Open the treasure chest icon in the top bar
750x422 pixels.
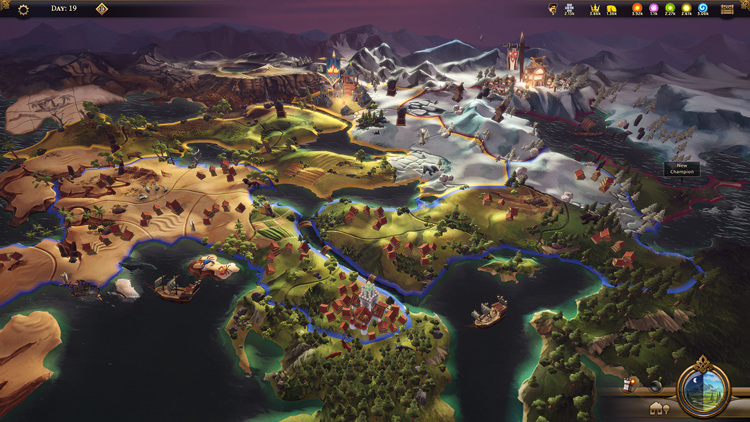coord(728,8)
